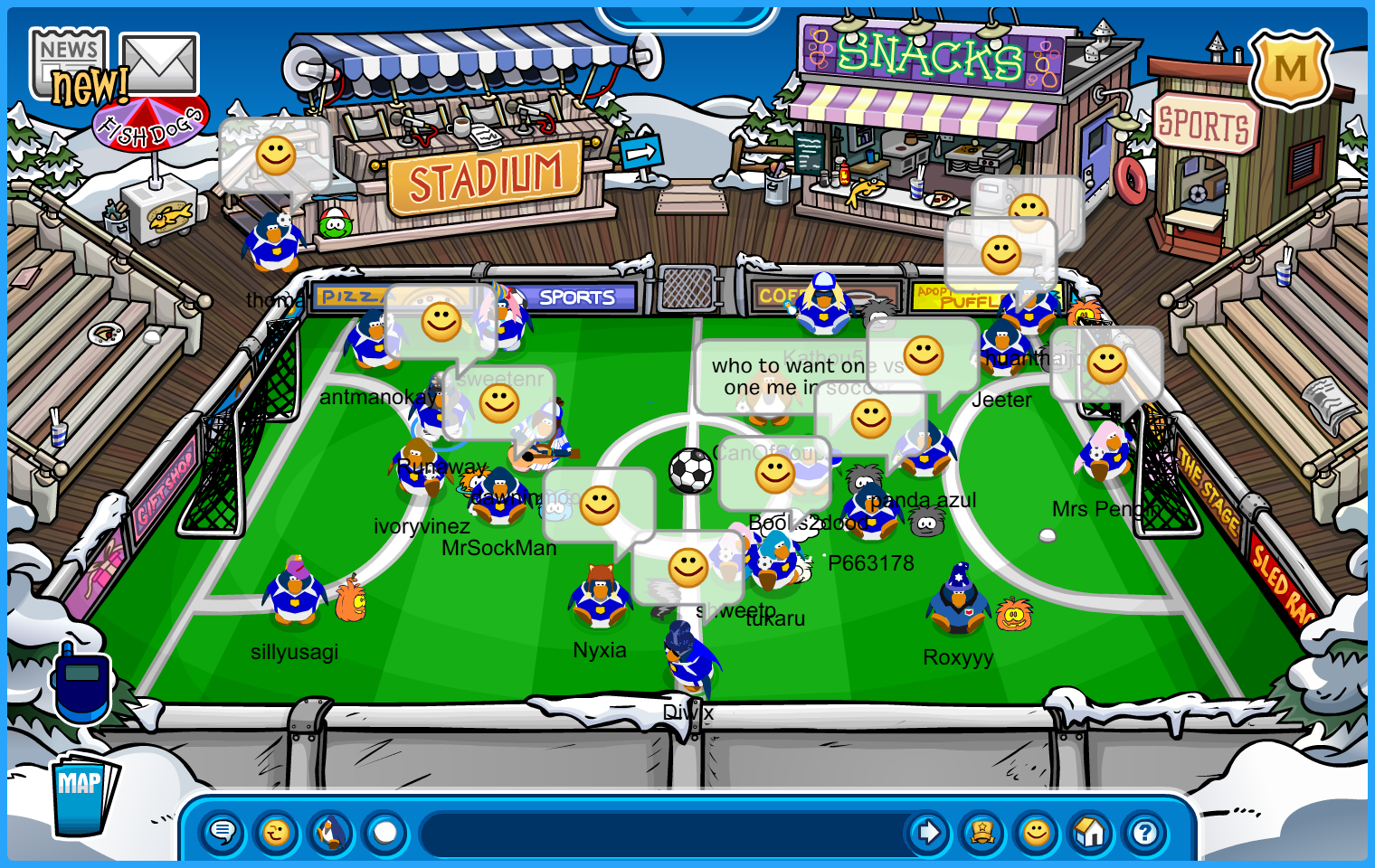Open the blue spy phone
The width and height of the screenshot is (1375, 868).
(81, 685)
